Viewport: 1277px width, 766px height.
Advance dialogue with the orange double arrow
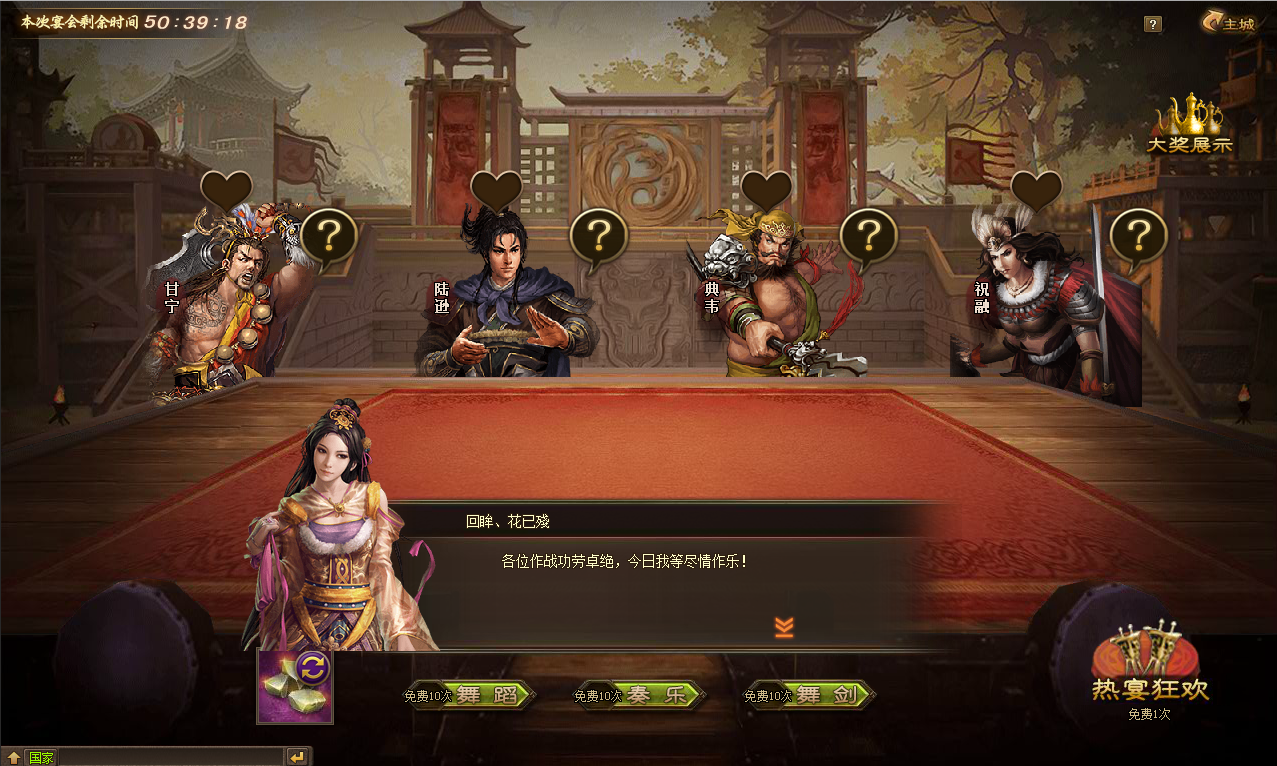(x=784, y=627)
